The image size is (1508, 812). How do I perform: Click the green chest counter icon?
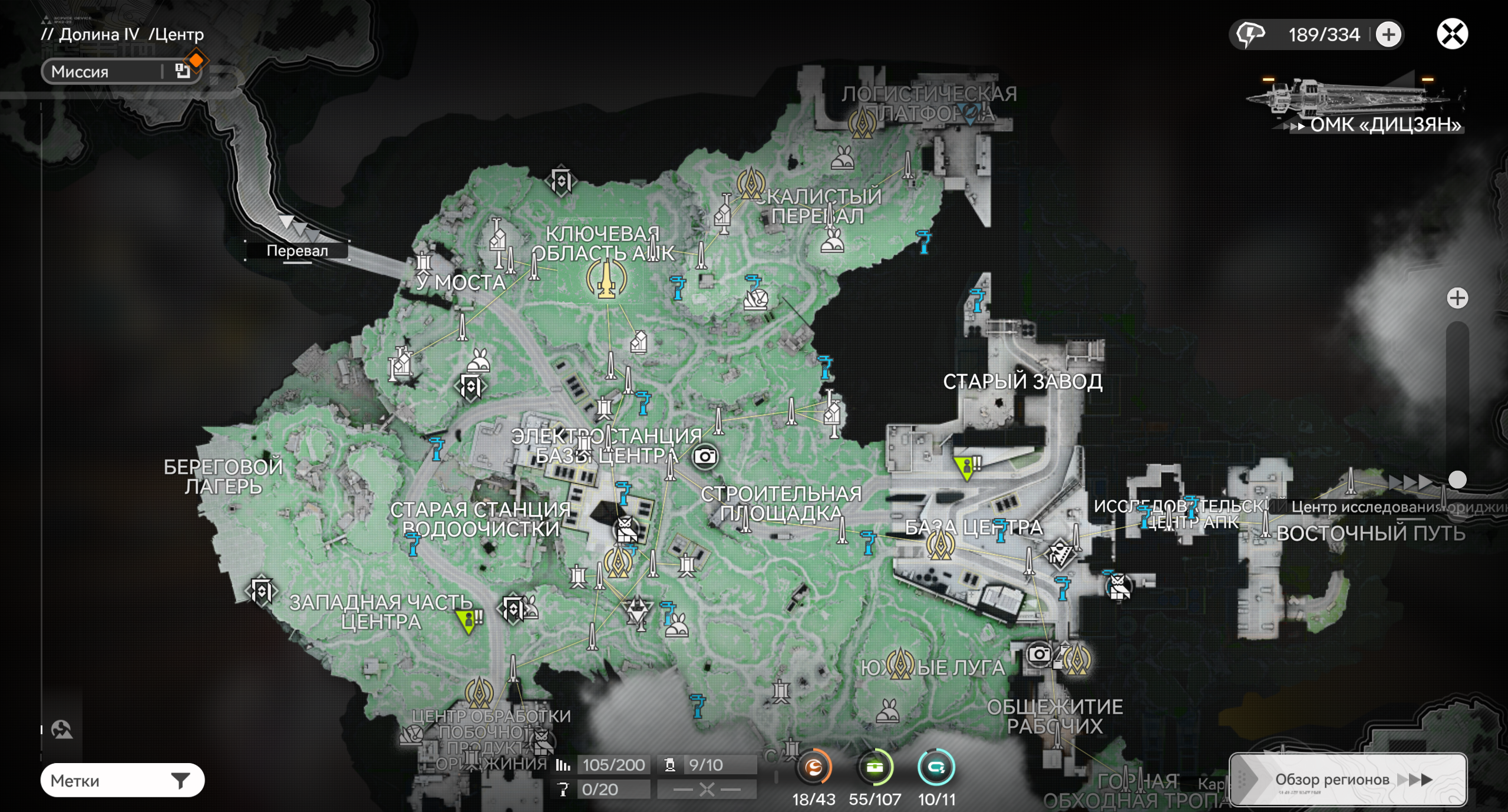pyautogui.click(x=875, y=767)
